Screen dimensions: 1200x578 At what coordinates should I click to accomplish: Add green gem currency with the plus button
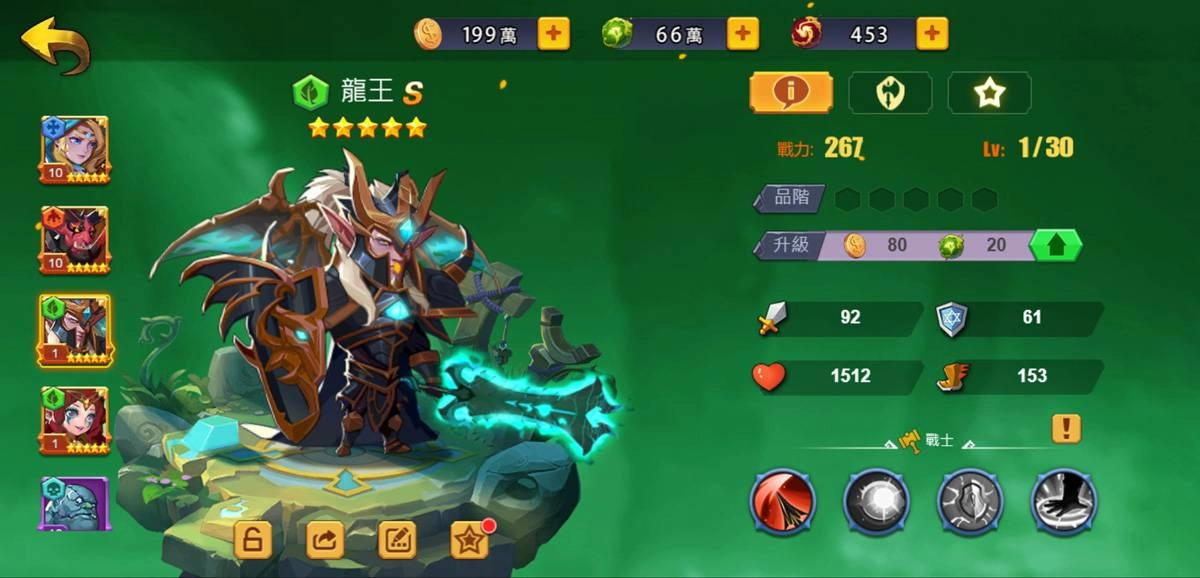coord(741,34)
